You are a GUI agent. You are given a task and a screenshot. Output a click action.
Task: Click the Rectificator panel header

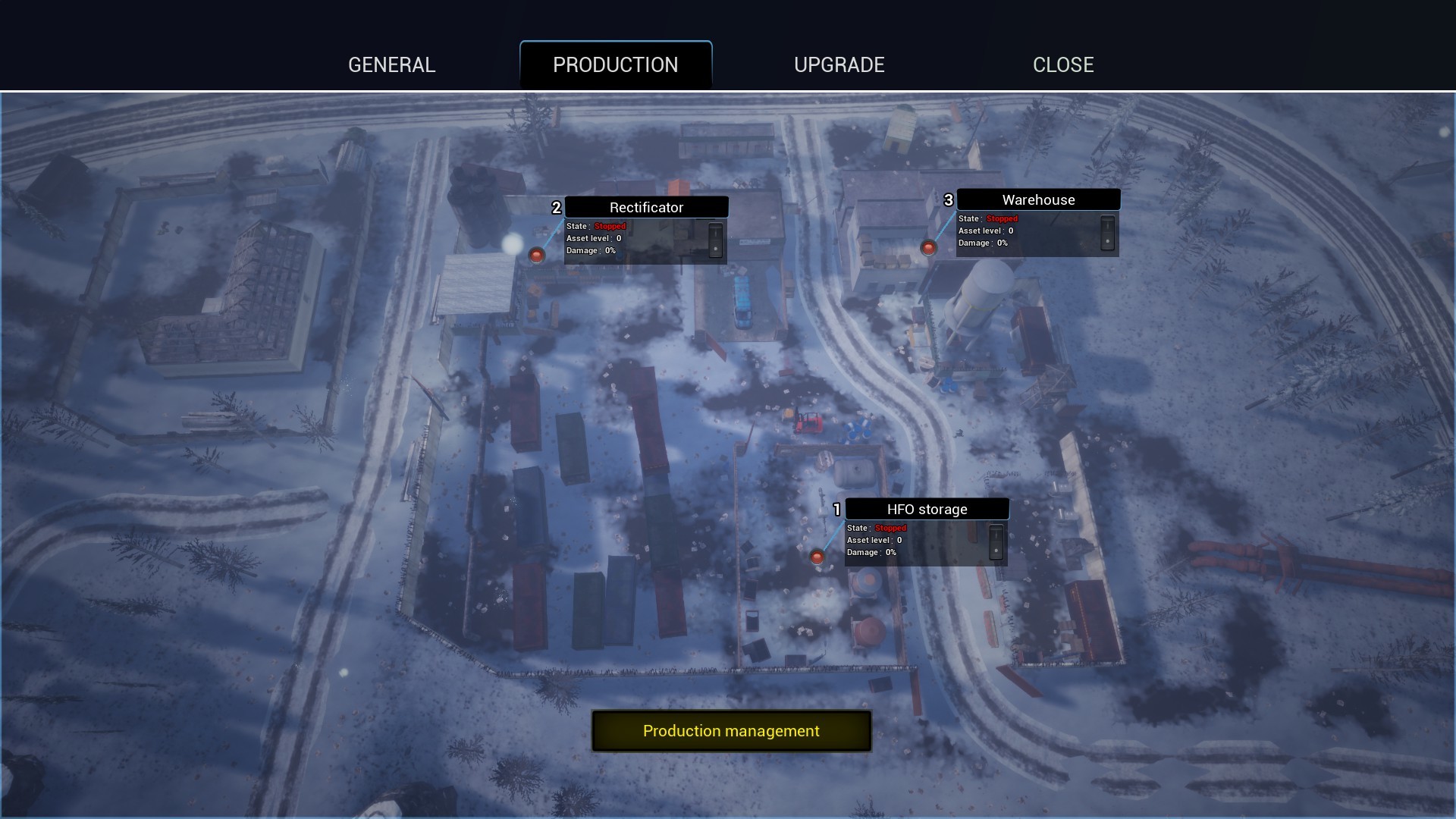tap(646, 206)
